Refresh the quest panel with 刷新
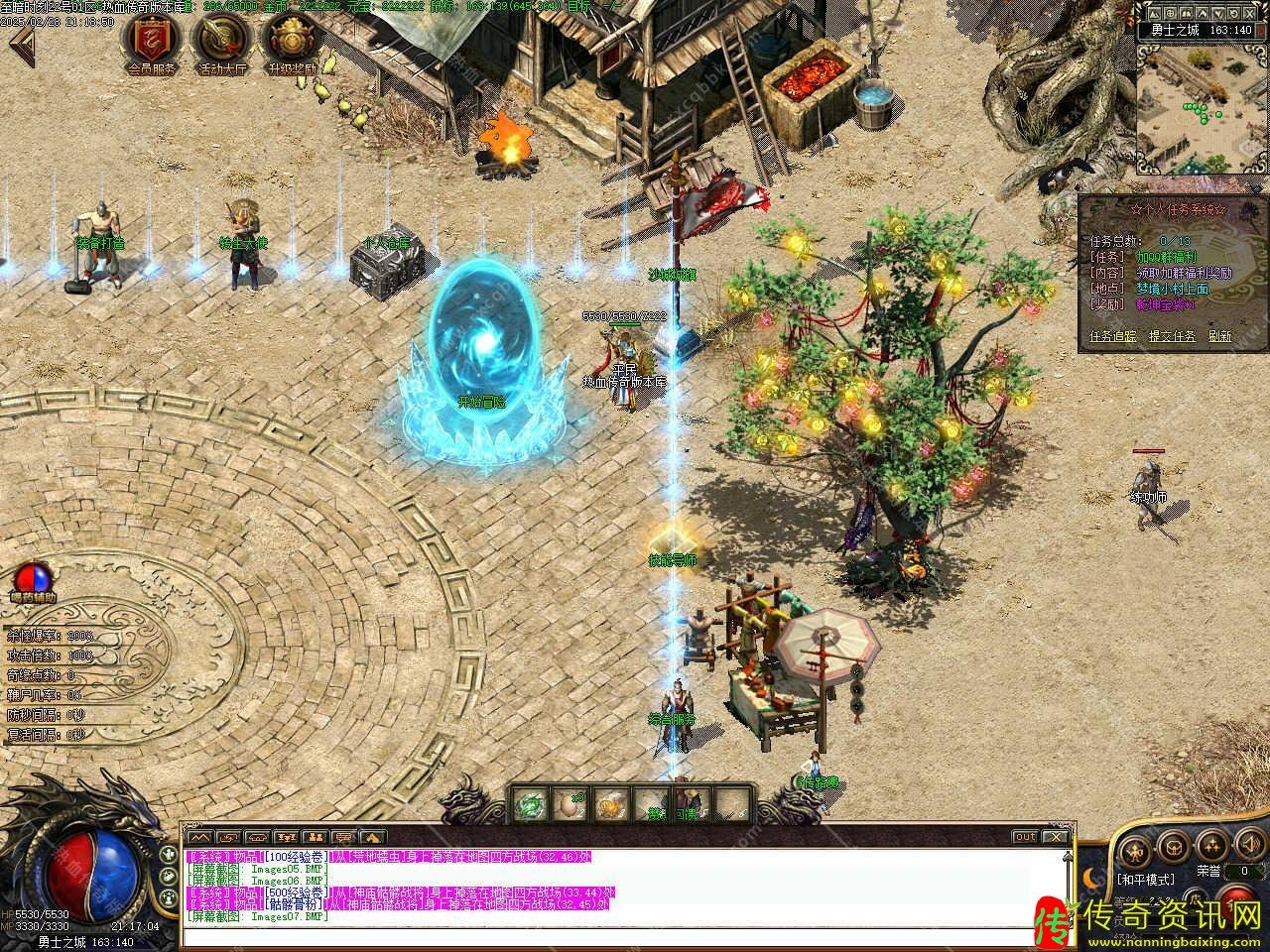Screen dimensions: 1270x952 point(1219,336)
